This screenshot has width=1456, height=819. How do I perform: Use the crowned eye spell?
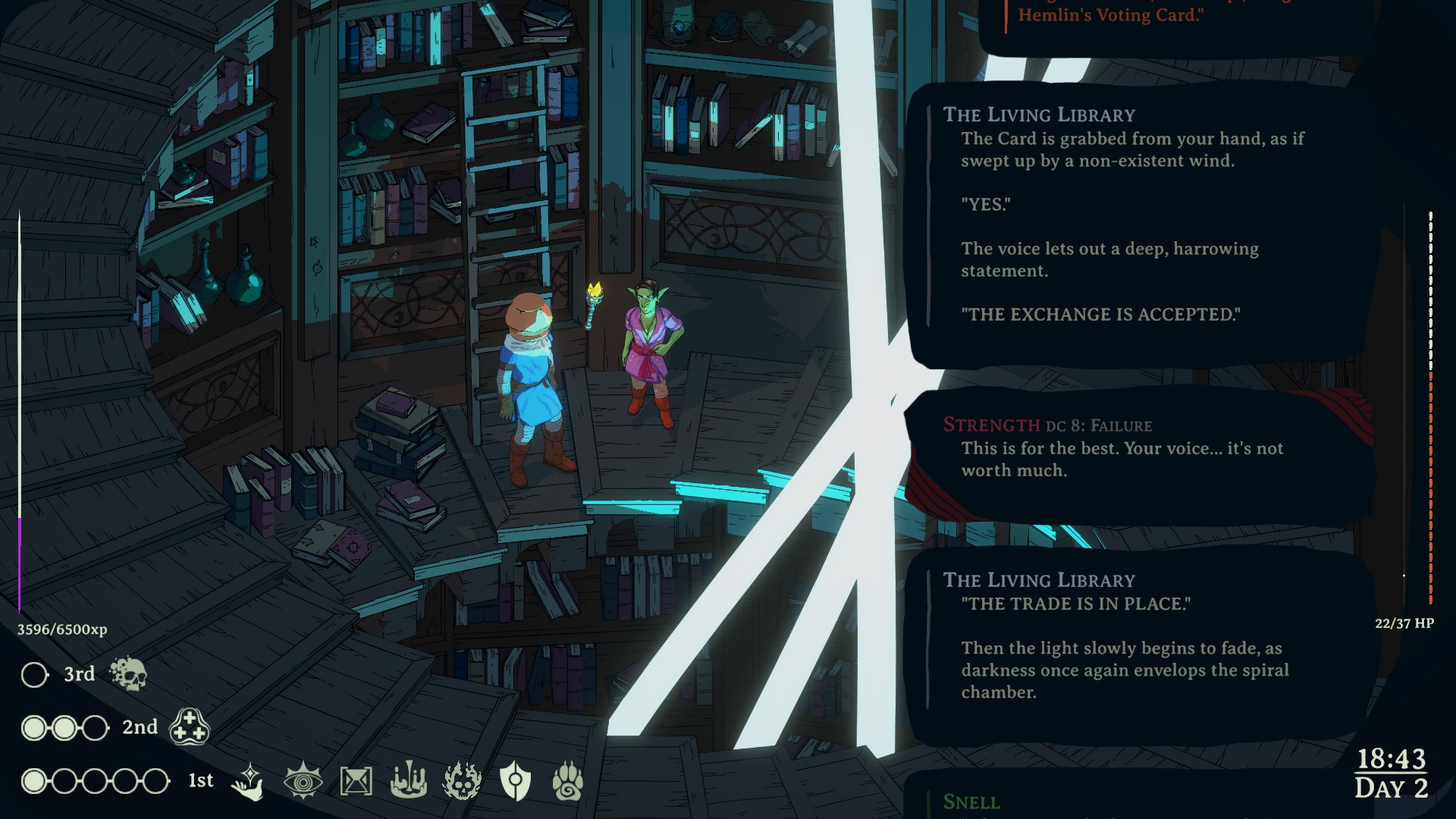pyautogui.click(x=303, y=780)
